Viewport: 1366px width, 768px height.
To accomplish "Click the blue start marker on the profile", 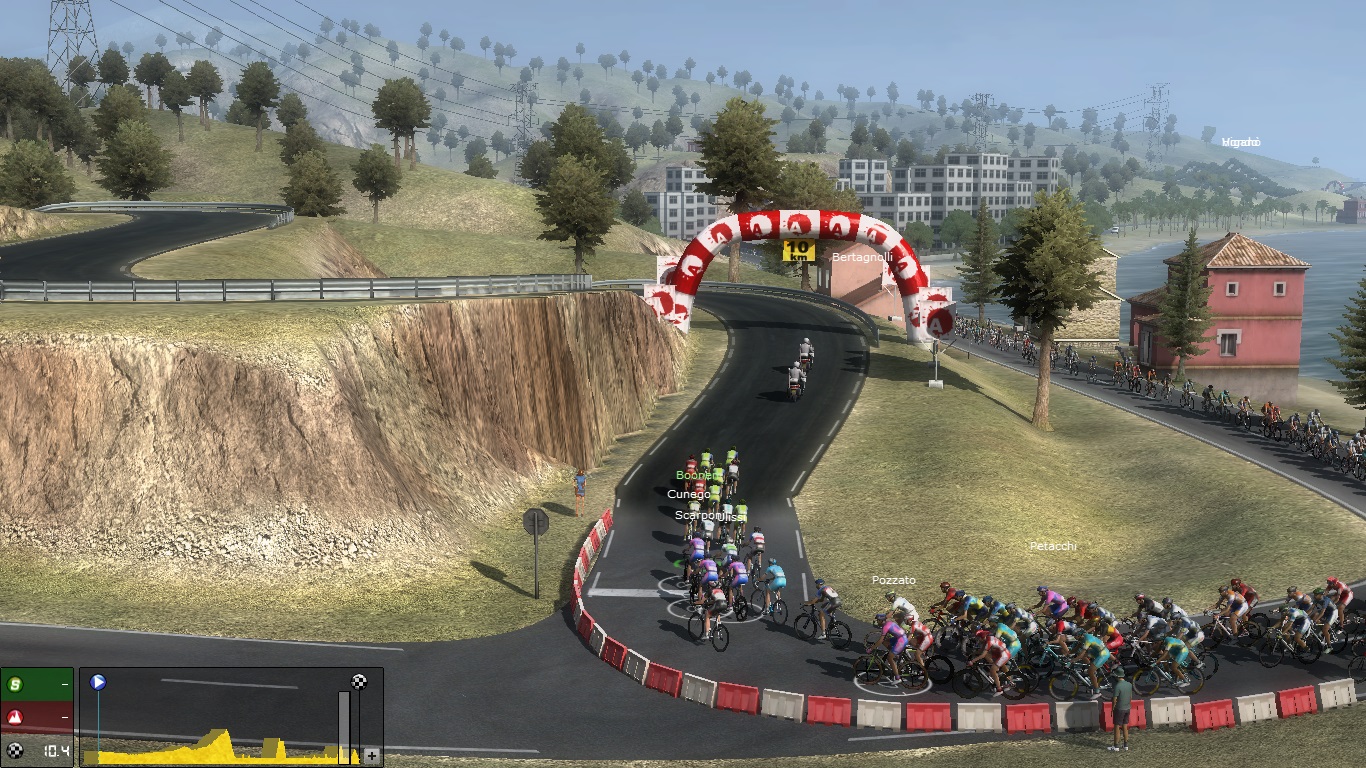I will click(x=98, y=683).
